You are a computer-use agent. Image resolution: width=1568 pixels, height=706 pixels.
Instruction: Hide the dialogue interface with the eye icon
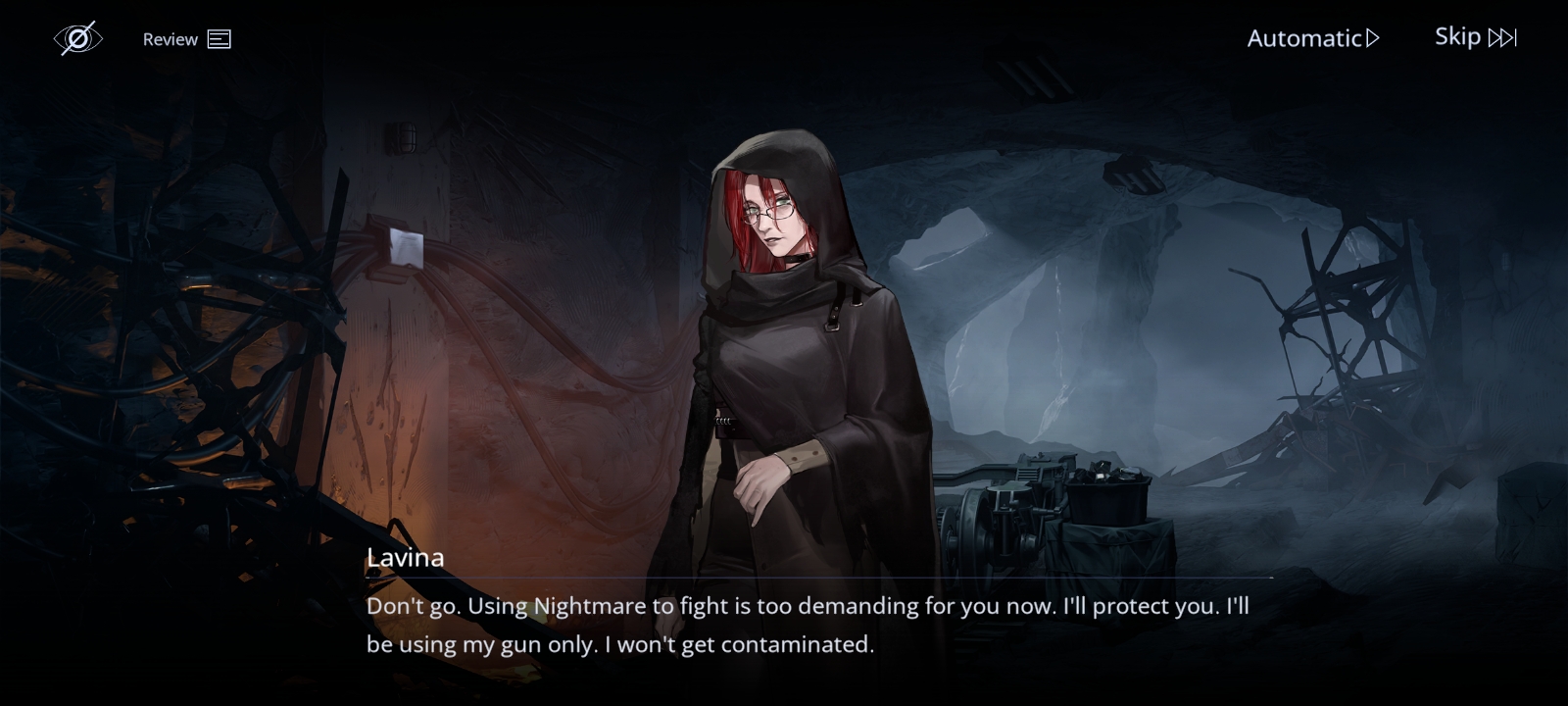[x=77, y=38]
